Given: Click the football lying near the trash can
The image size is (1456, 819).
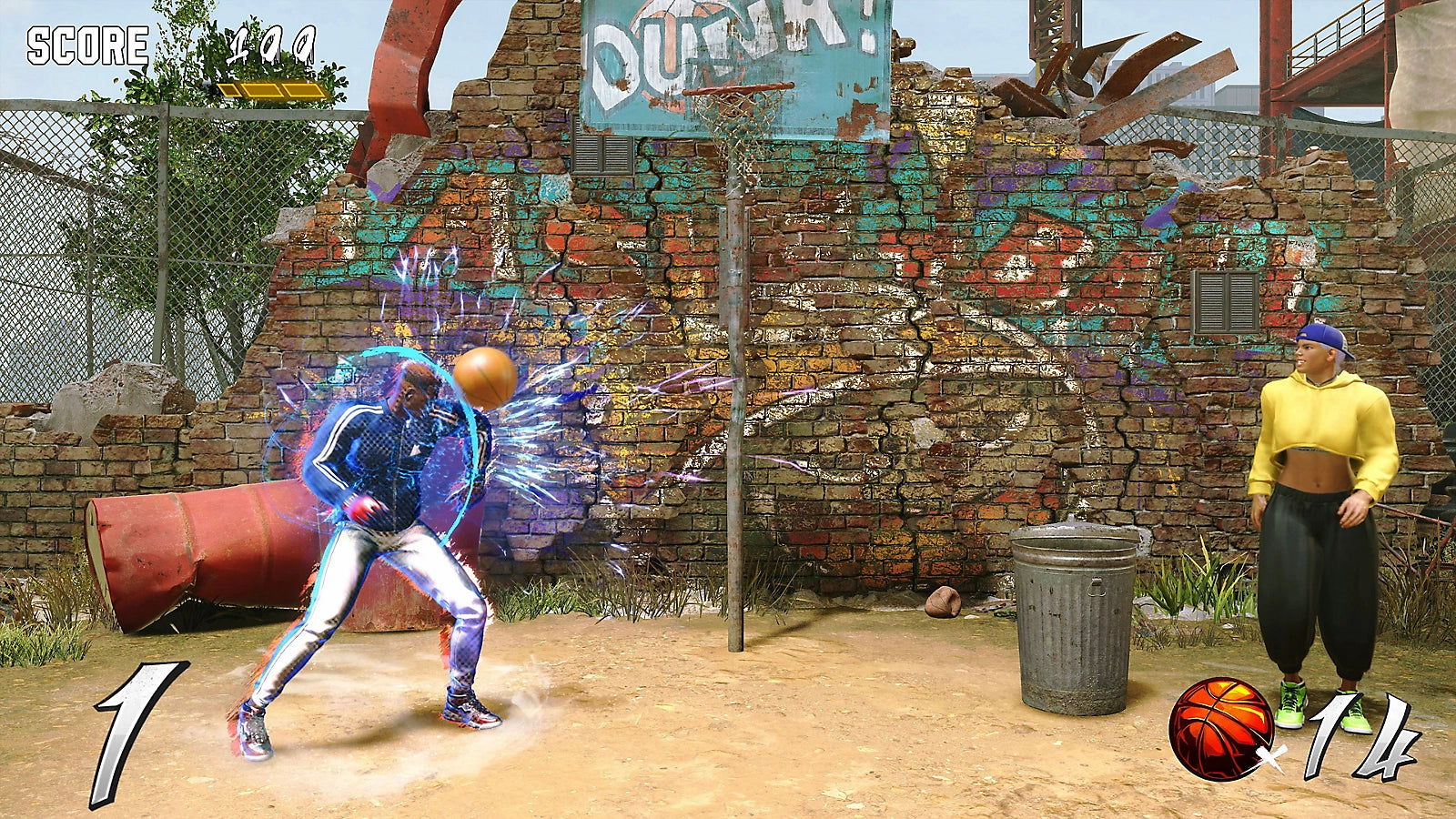Looking at the screenshot, I should click(943, 602).
